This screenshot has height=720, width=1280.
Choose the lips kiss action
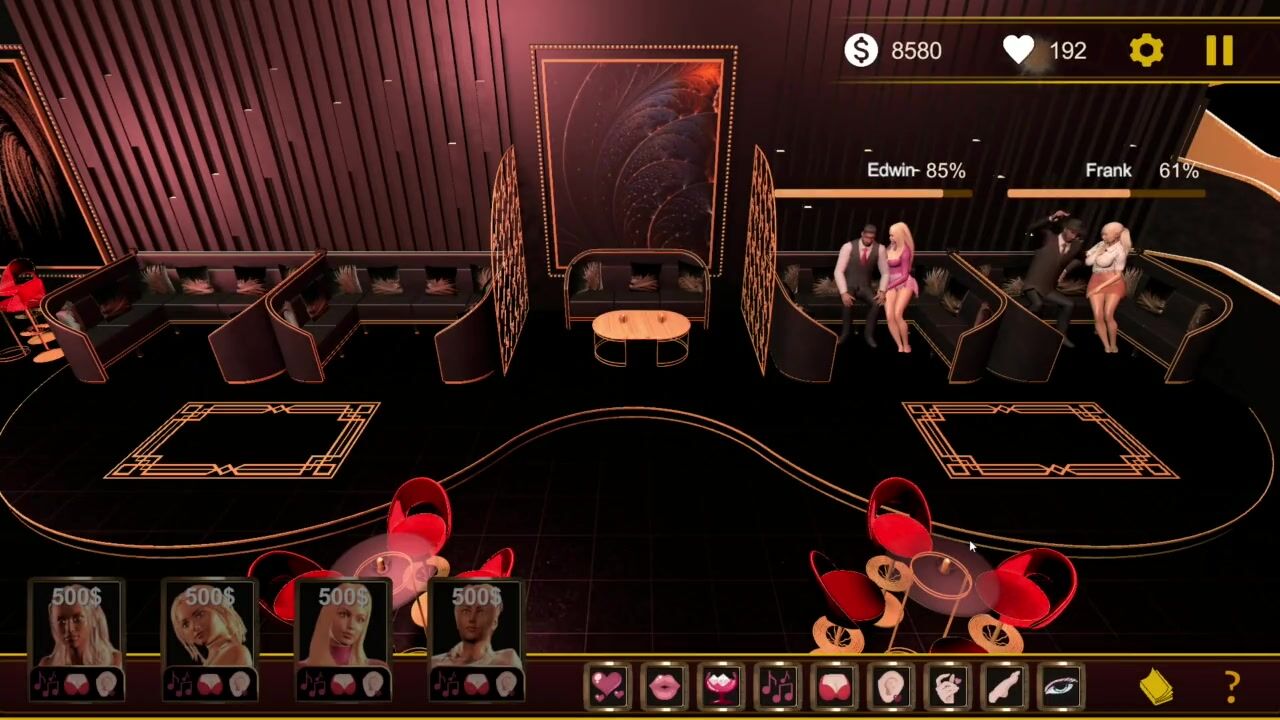pyautogui.click(x=665, y=687)
